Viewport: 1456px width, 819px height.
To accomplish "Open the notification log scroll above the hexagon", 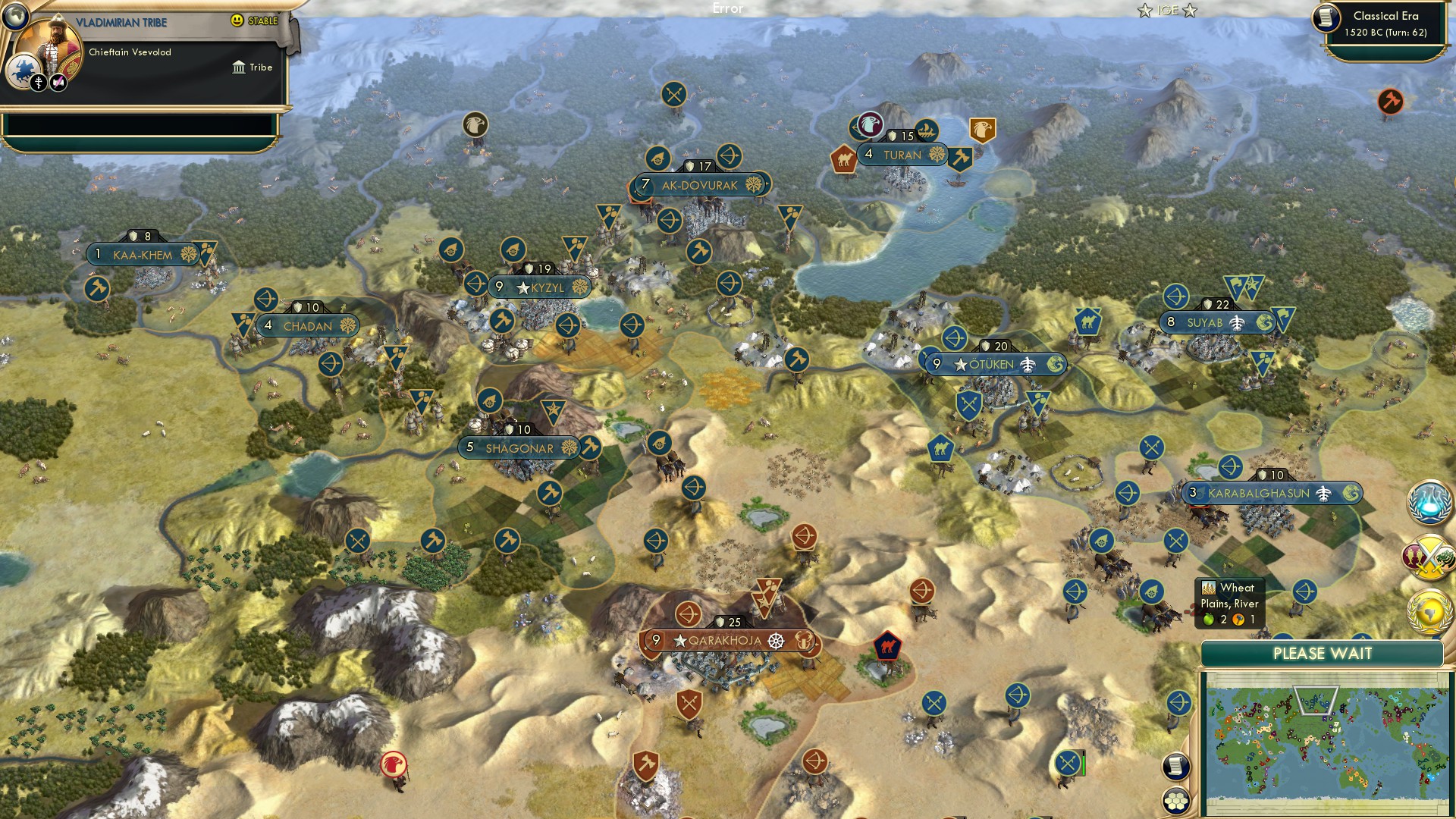I will 1175,767.
